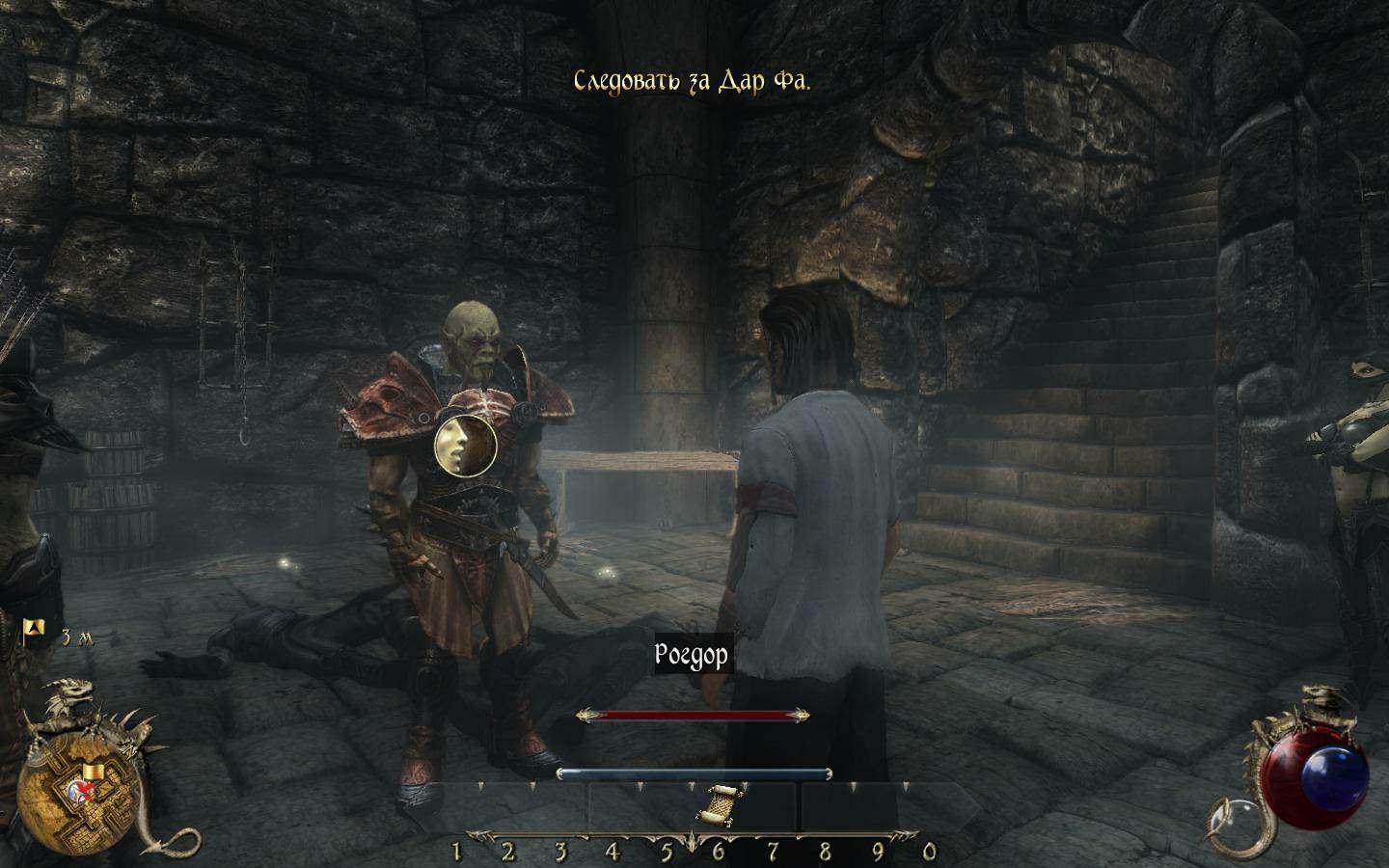1389x868 pixels.
Task: Select the scroll item in the hotbar
Action: coord(719,804)
